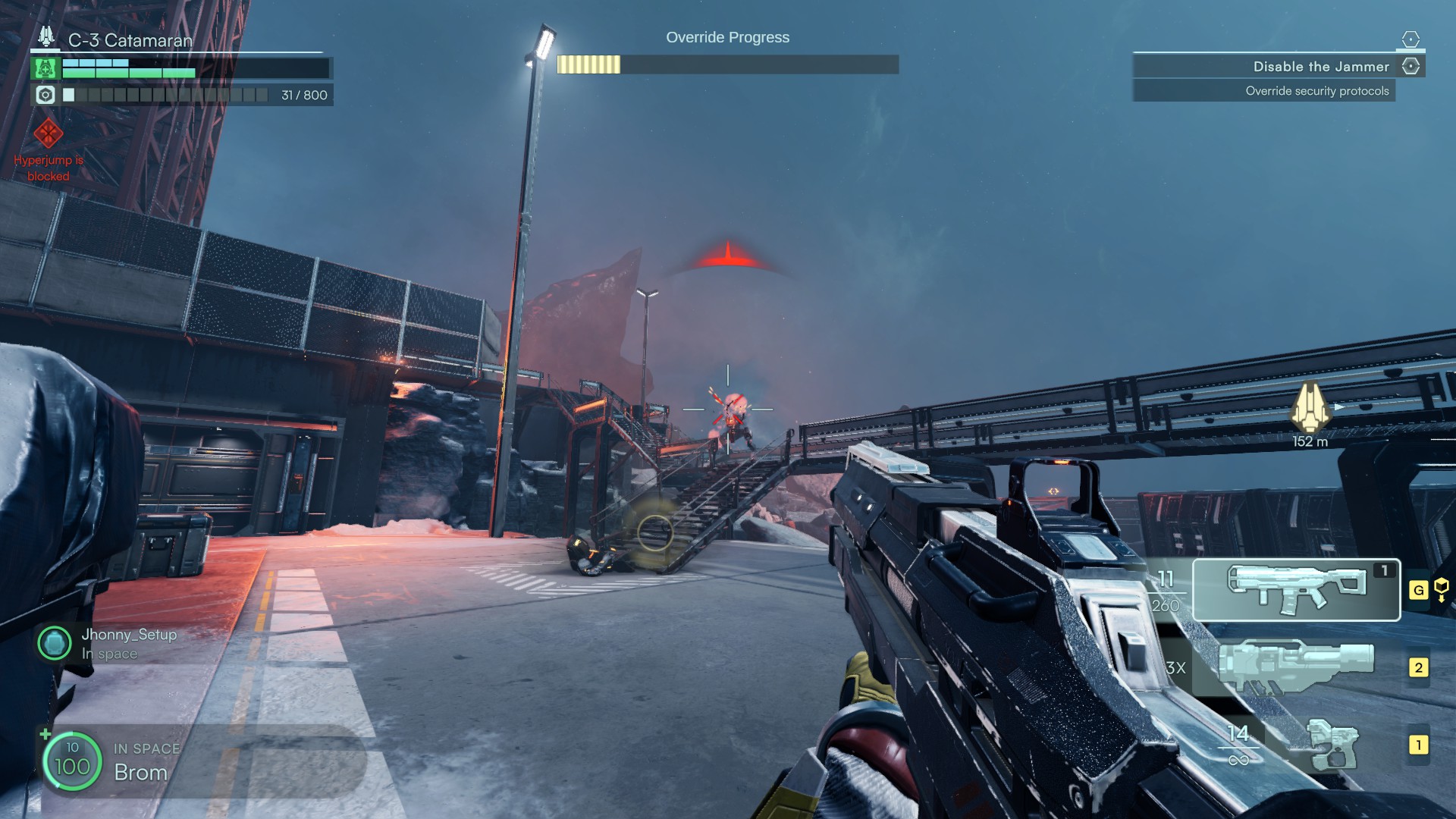This screenshot has height=819, width=1456.
Task: Click the C-3 Catamaran ship icon
Action: pos(47,37)
